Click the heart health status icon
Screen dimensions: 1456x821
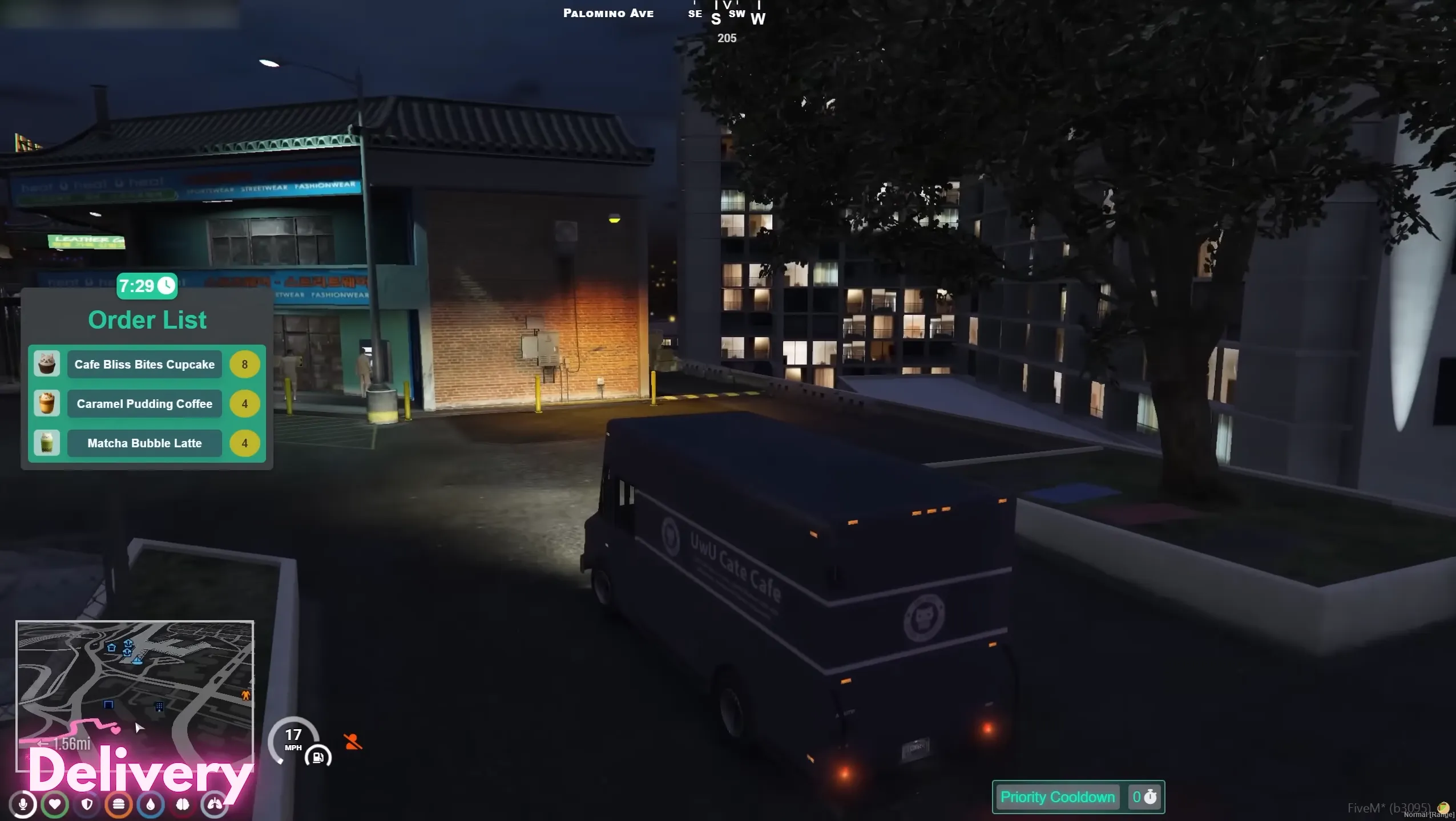click(x=55, y=805)
